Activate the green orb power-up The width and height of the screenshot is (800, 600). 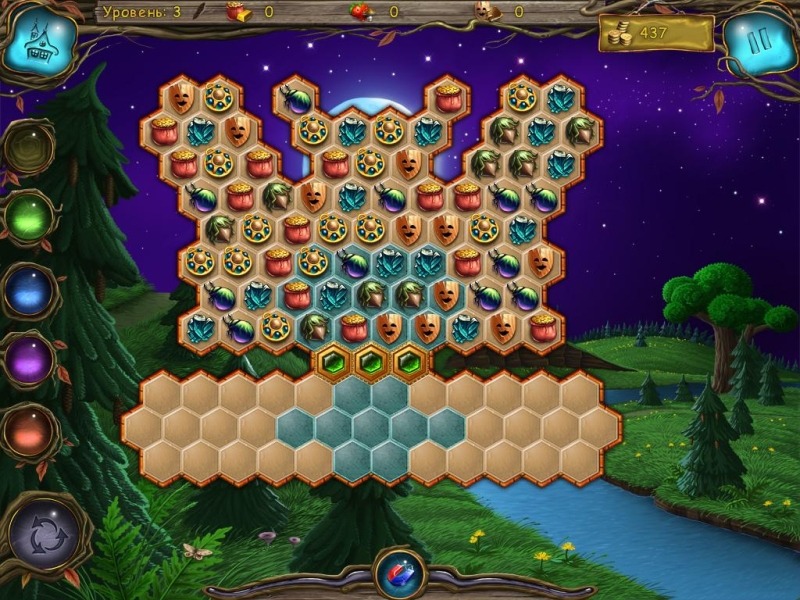(29, 217)
